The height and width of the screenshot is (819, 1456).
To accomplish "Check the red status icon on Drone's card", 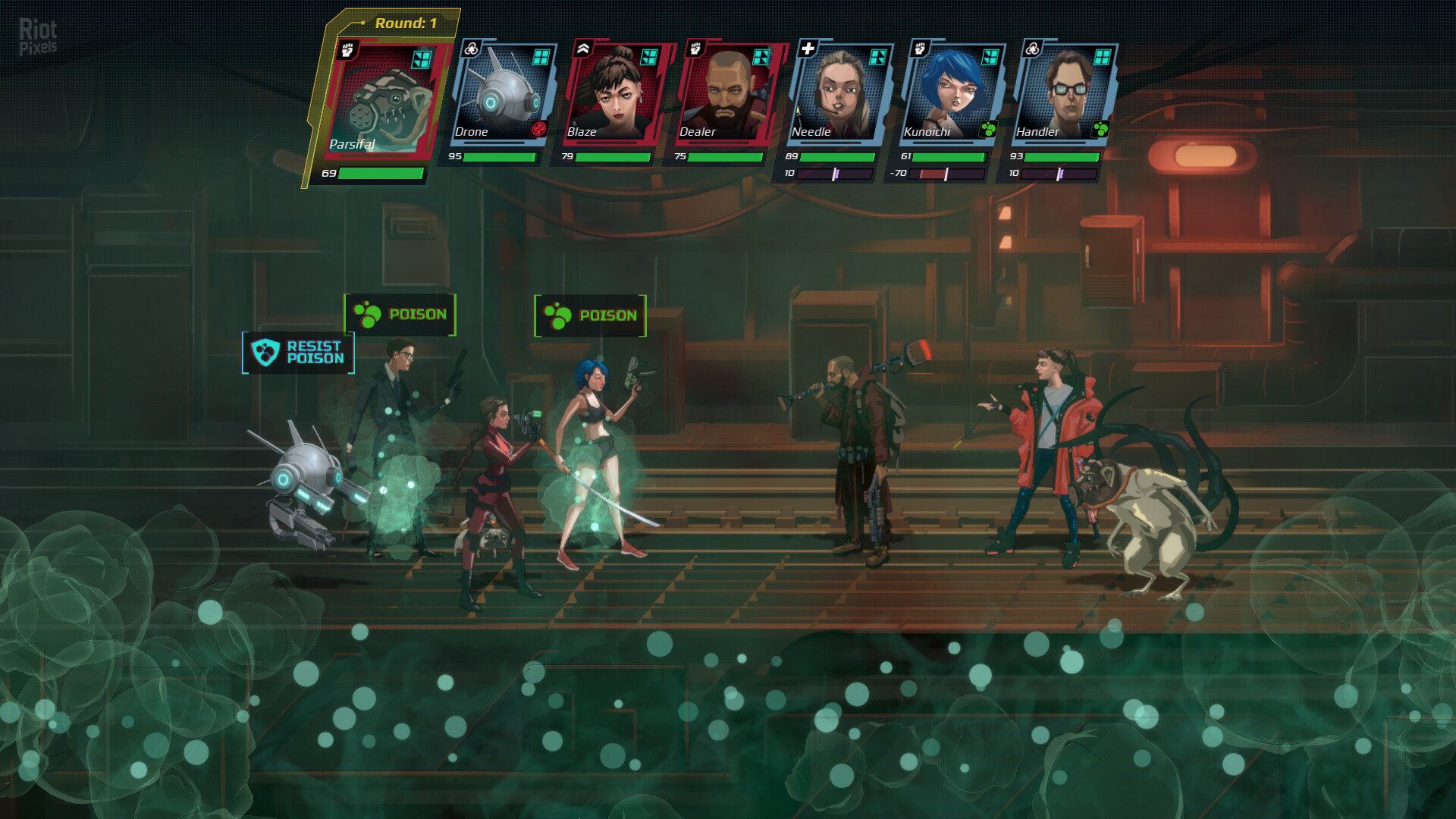I will coord(538,129).
